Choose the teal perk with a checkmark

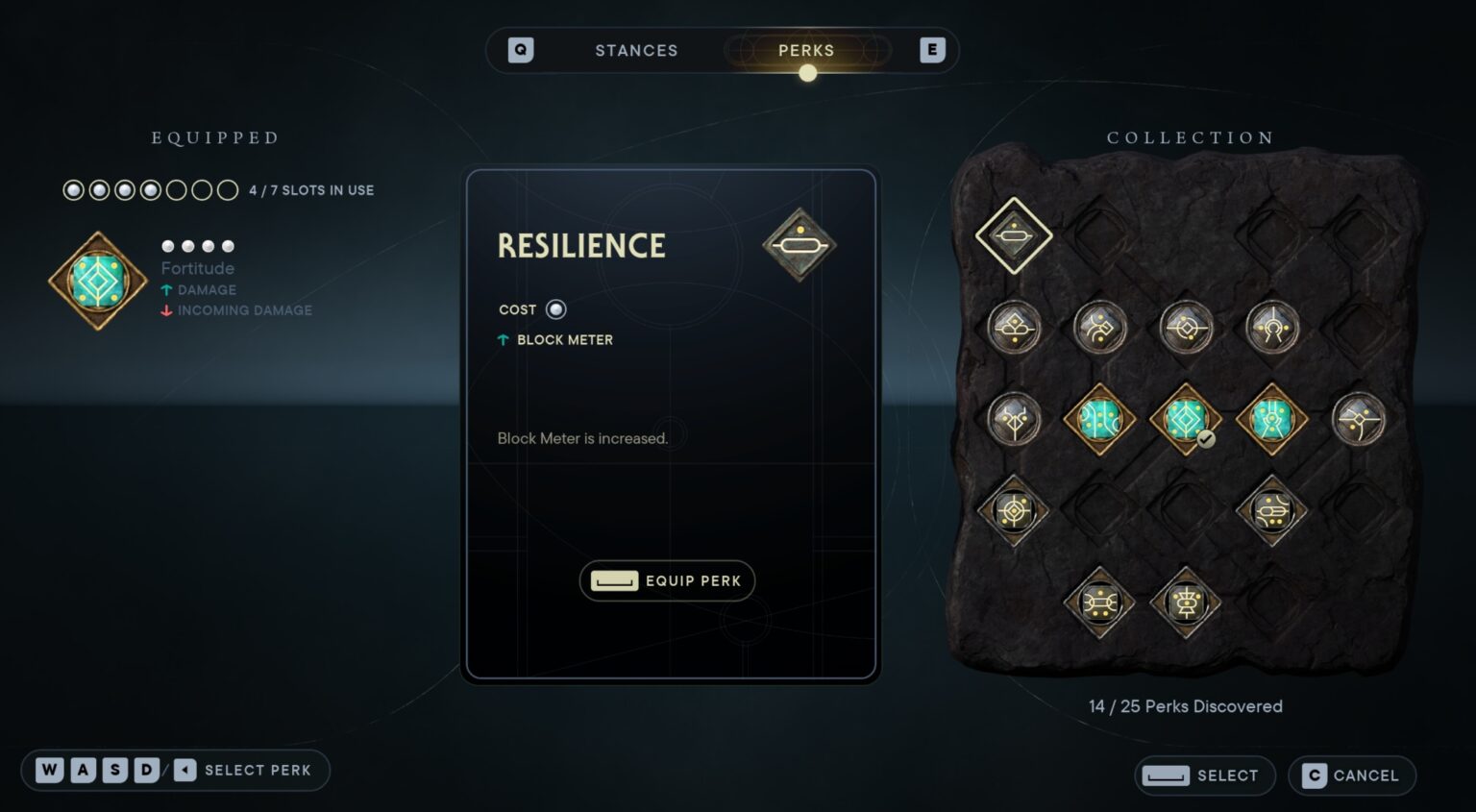[x=1186, y=418]
